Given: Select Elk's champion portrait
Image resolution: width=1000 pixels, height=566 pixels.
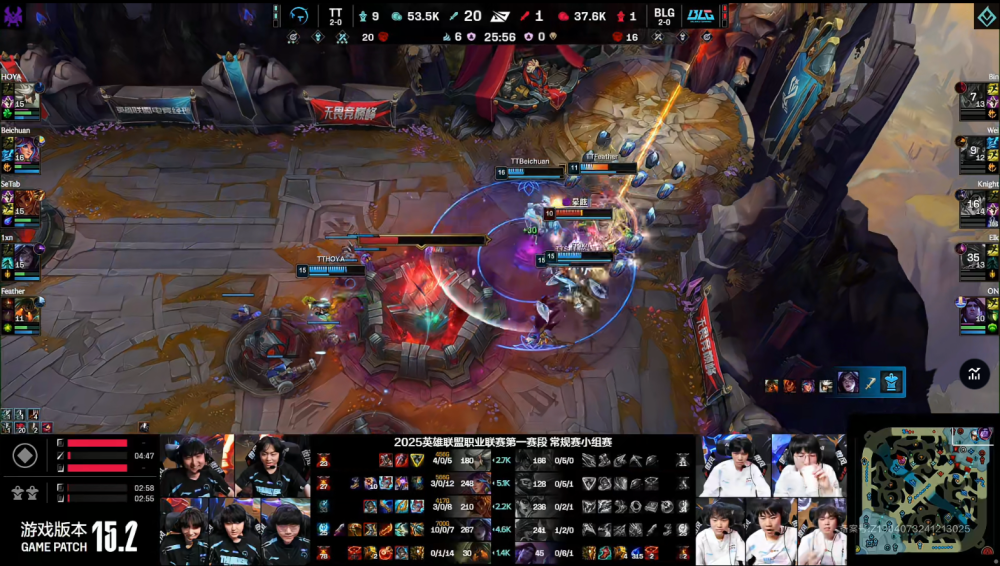Looking at the screenshot, I should tap(973, 257).
